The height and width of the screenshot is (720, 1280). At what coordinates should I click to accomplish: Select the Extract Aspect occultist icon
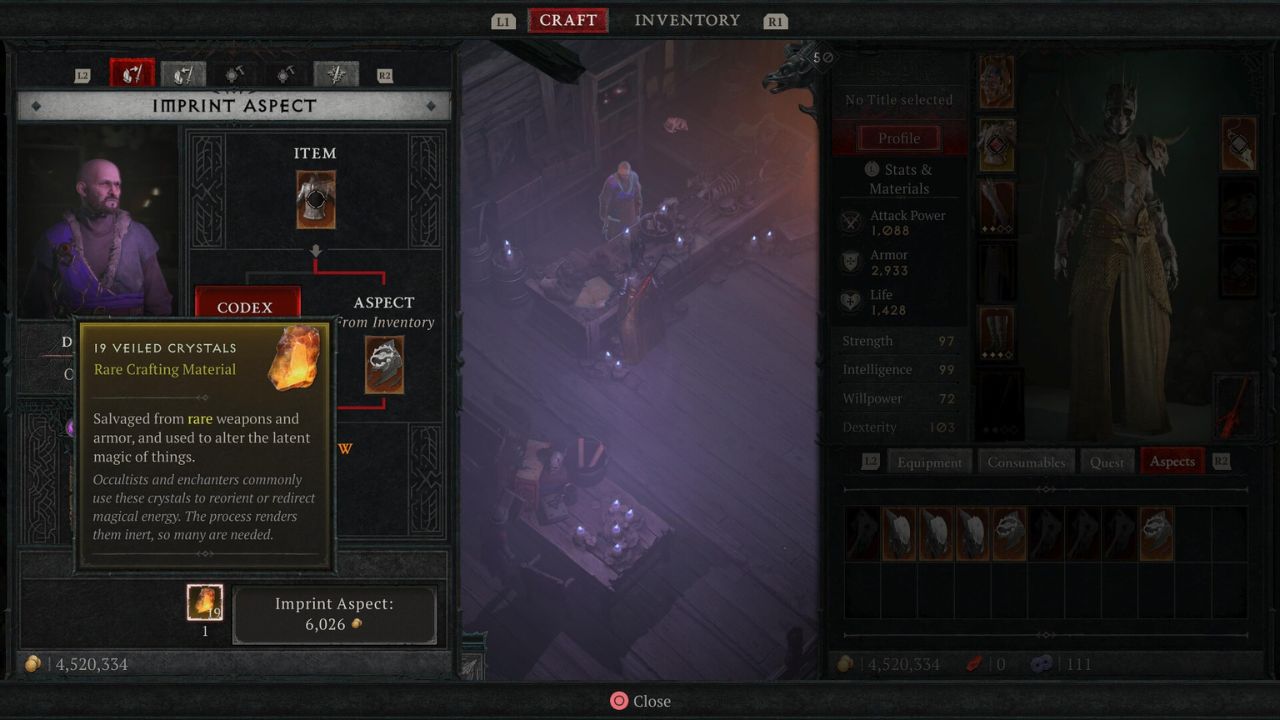(183, 73)
